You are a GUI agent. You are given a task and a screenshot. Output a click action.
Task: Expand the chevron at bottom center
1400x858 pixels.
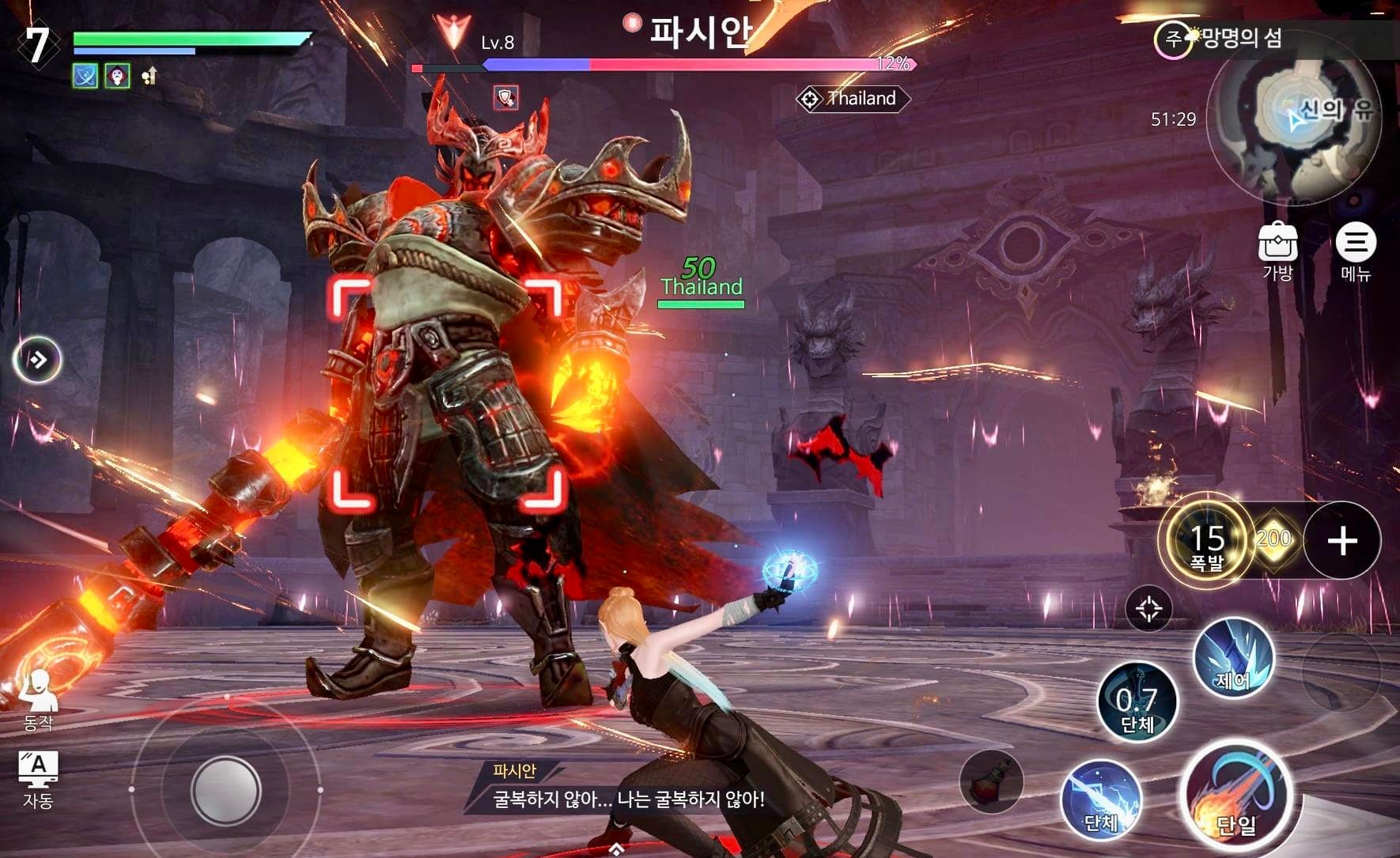tap(615, 848)
